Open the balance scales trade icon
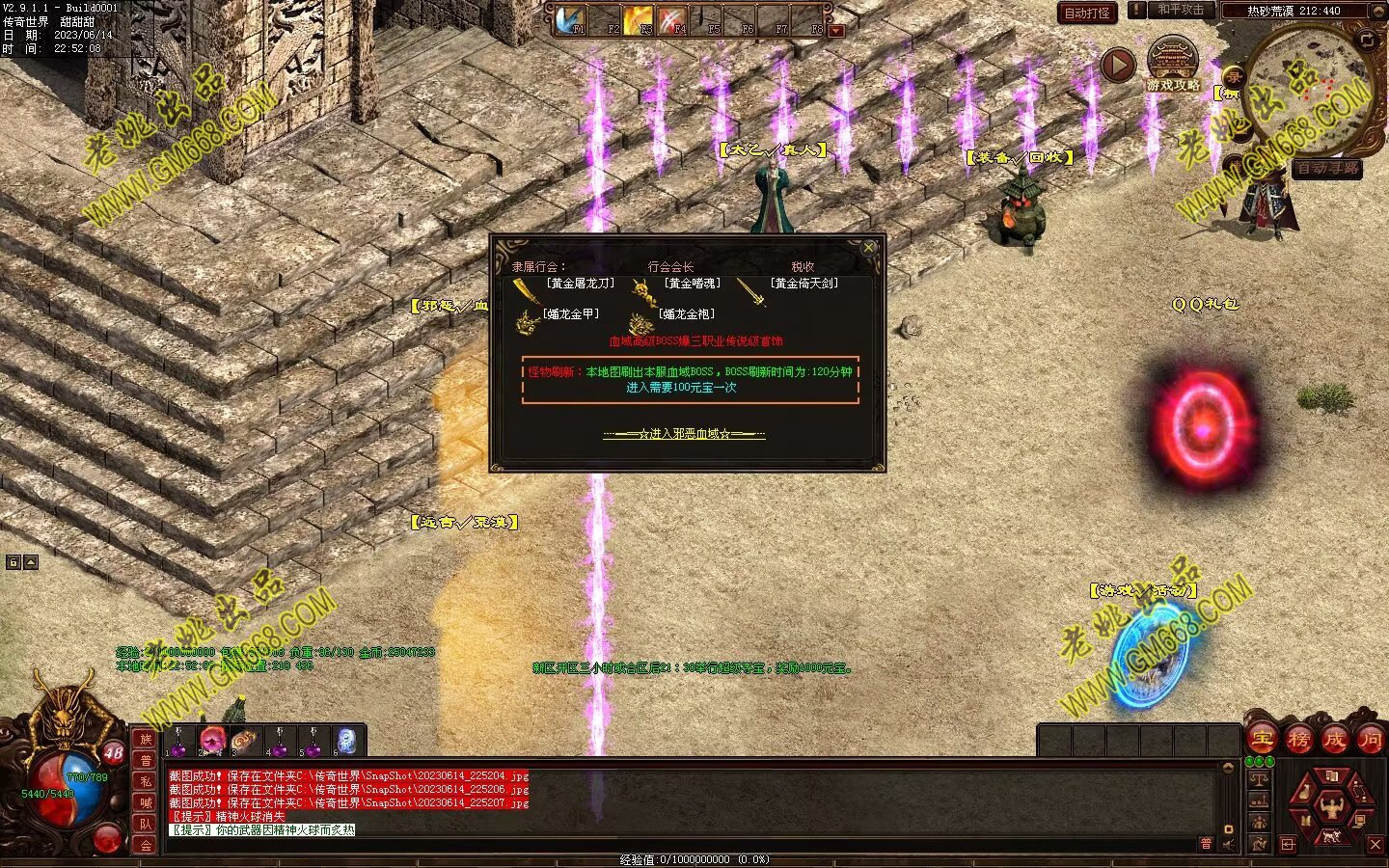Viewport: 1389px width, 868px height. tap(1260, 779)
